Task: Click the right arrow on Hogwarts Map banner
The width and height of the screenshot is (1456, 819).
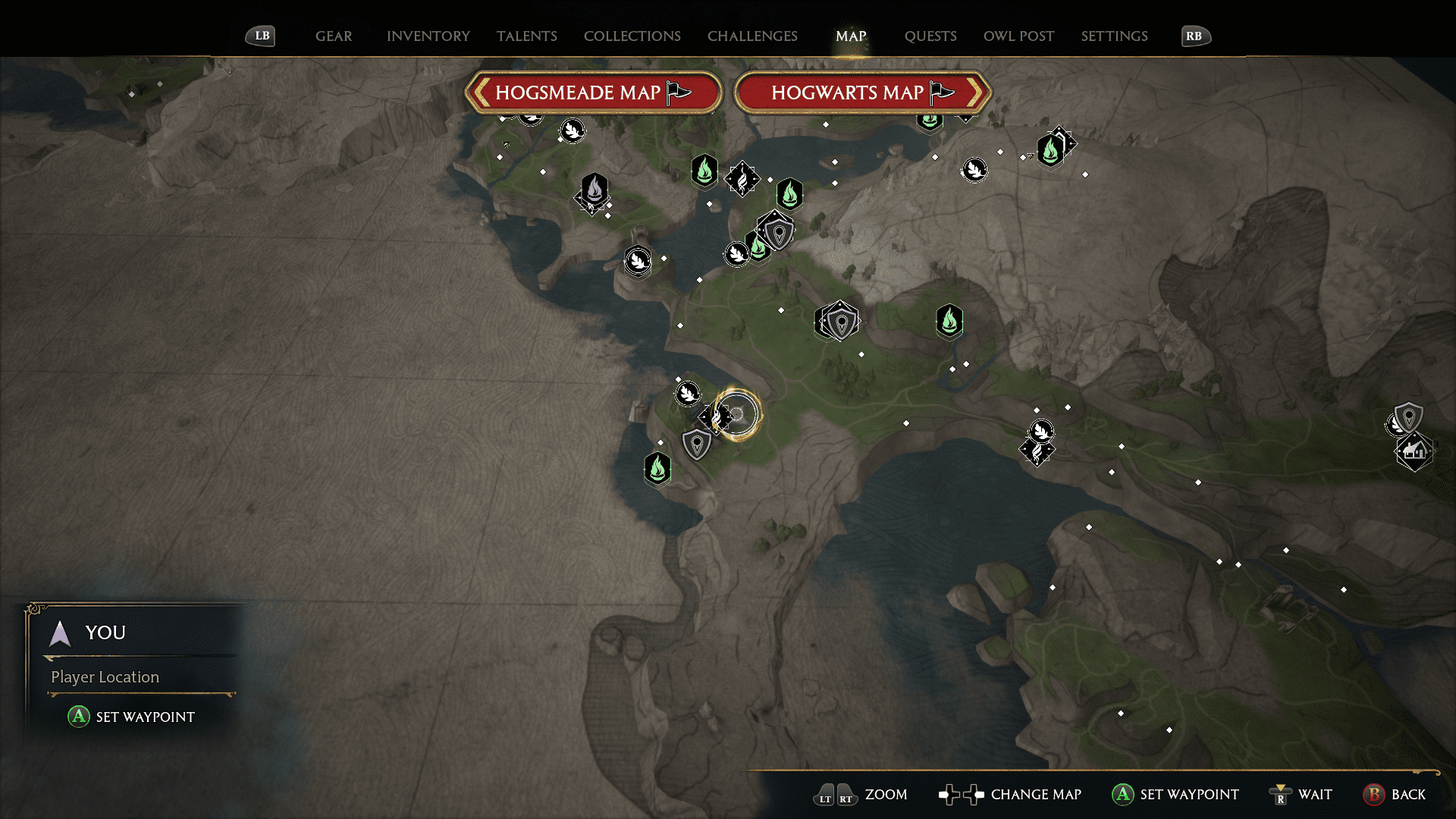Action: point(977,92)
